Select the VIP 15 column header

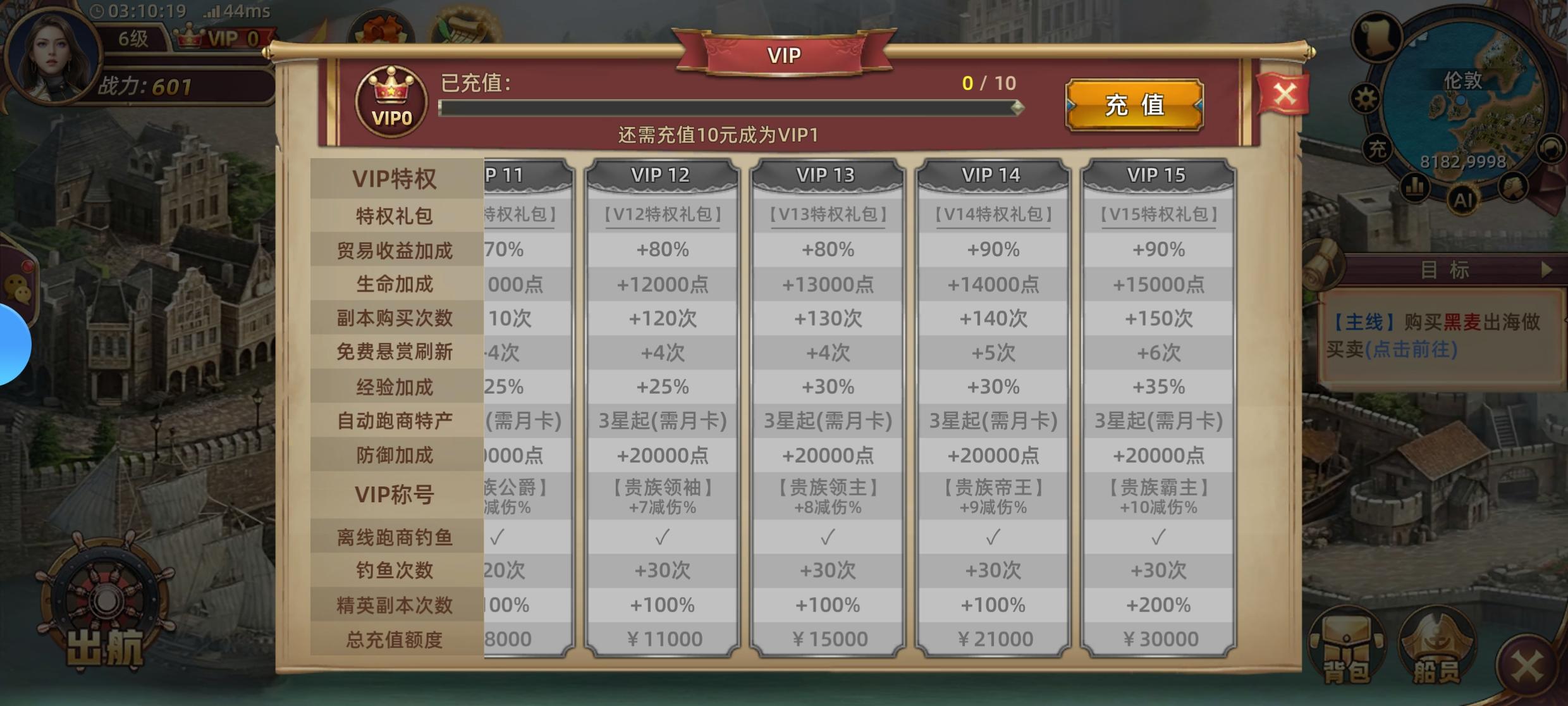click(x=1158, y=175)
